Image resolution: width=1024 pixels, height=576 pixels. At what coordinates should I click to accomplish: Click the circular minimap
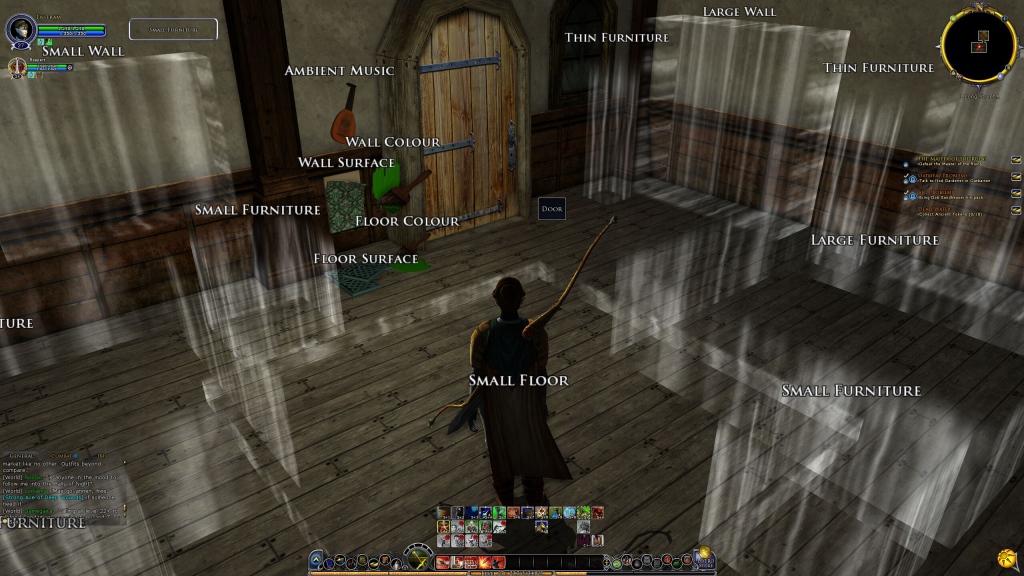[x=978, y=44]
